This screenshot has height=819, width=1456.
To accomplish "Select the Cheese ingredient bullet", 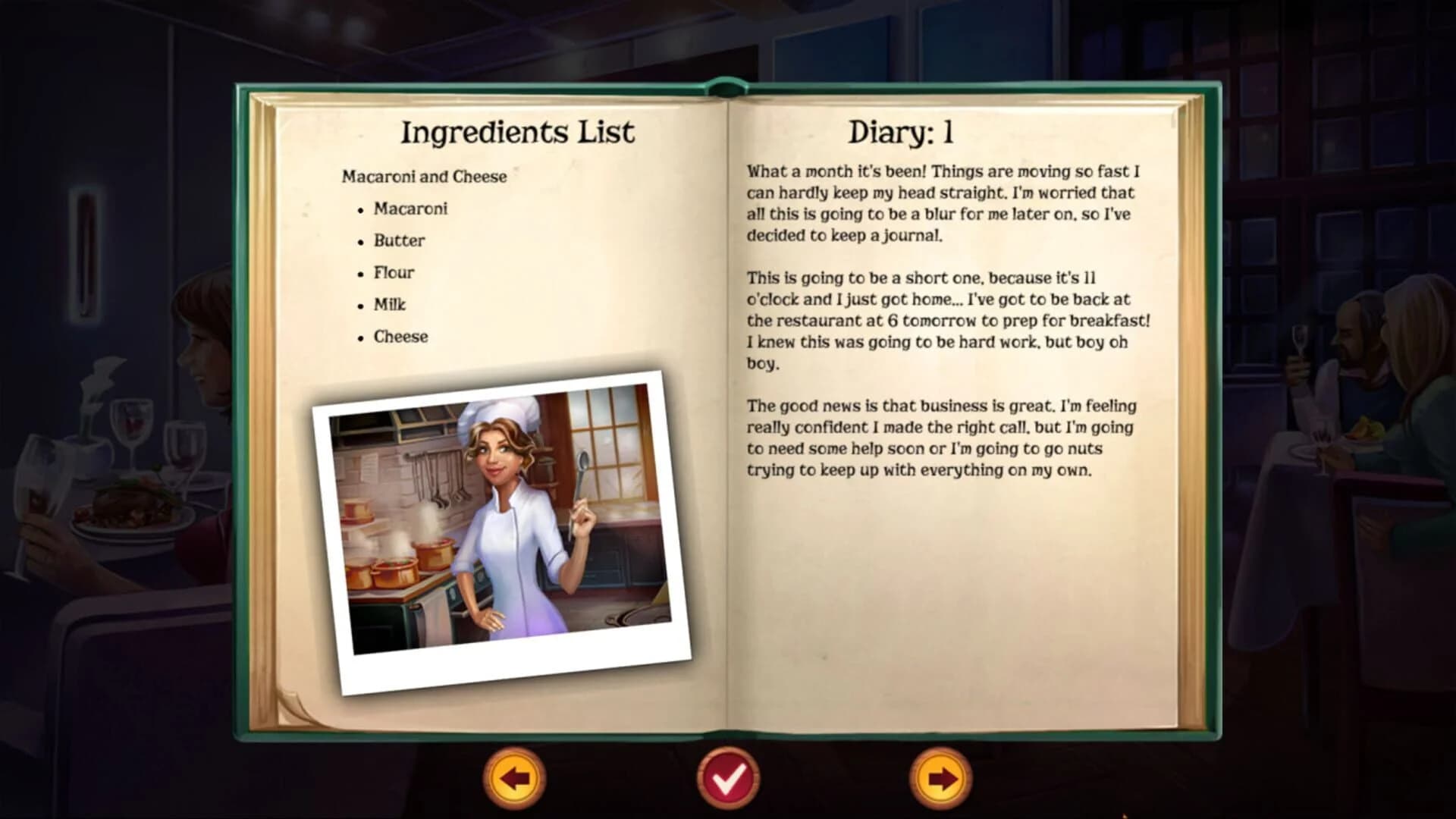I will click(400, 336).
